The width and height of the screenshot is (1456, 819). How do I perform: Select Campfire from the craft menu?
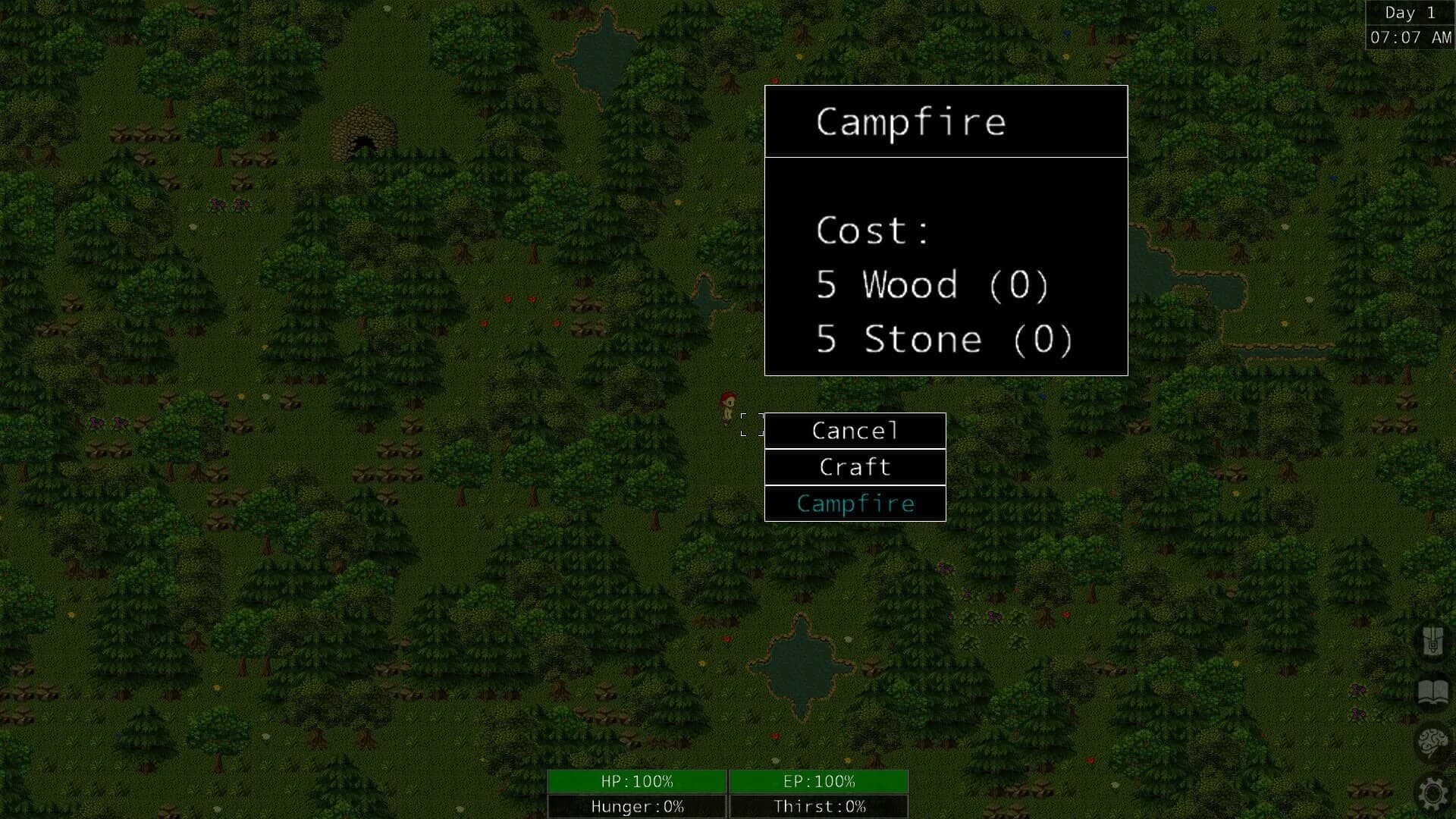click(x=855, y=503)
